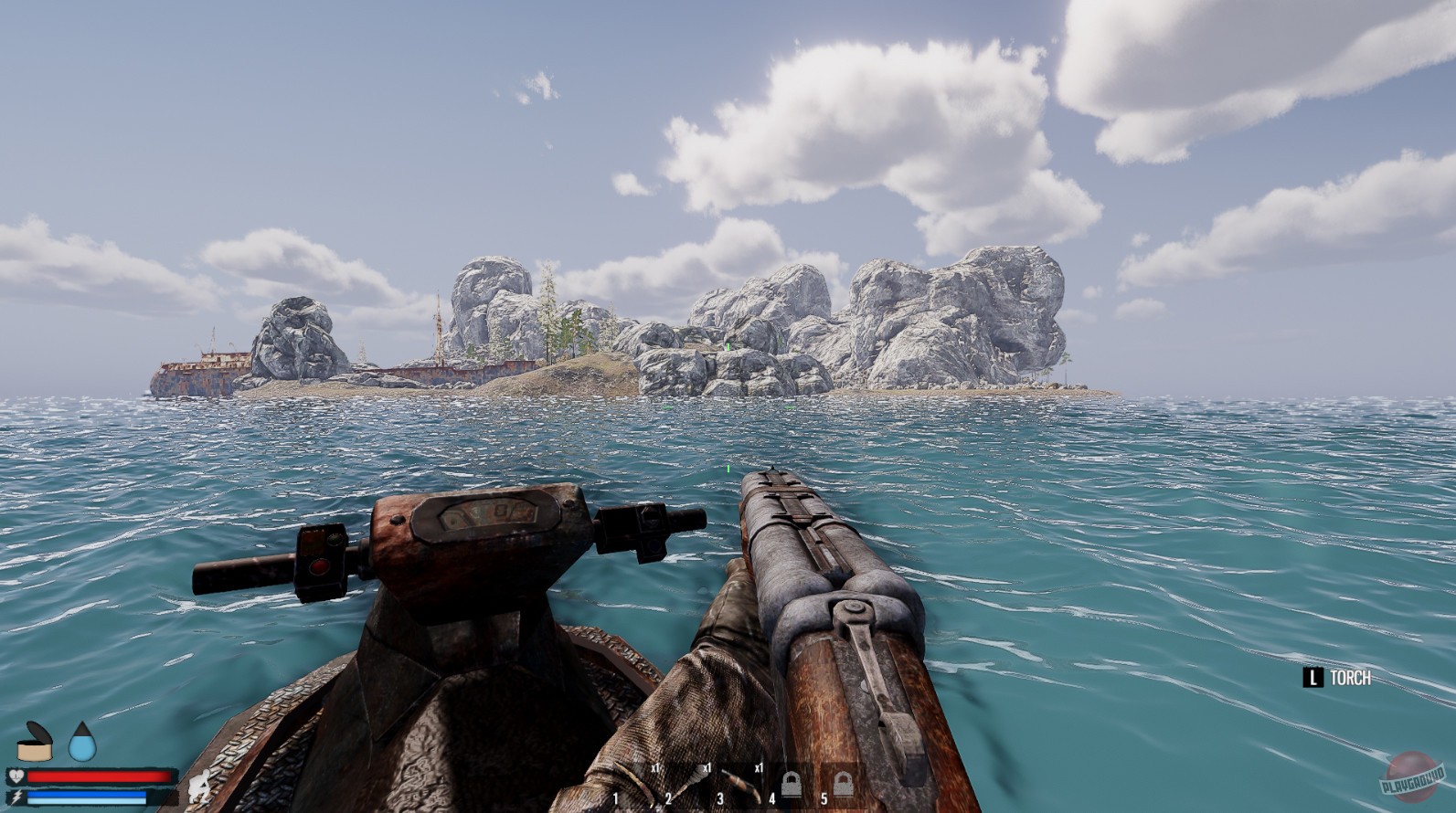Click the padlock icon on hotbar slot 5
The height and width of the screenshot is (813, 1456).
point(842,784)
